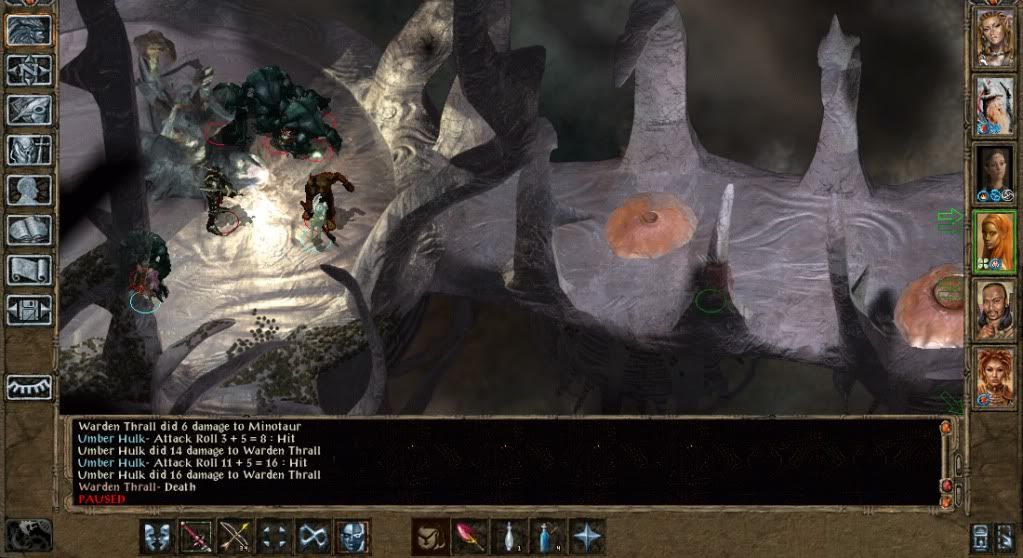The height and width of the screenshot is (558, 1023).
Task: Click the closed-eye rest button
Action: click(29, 387)
